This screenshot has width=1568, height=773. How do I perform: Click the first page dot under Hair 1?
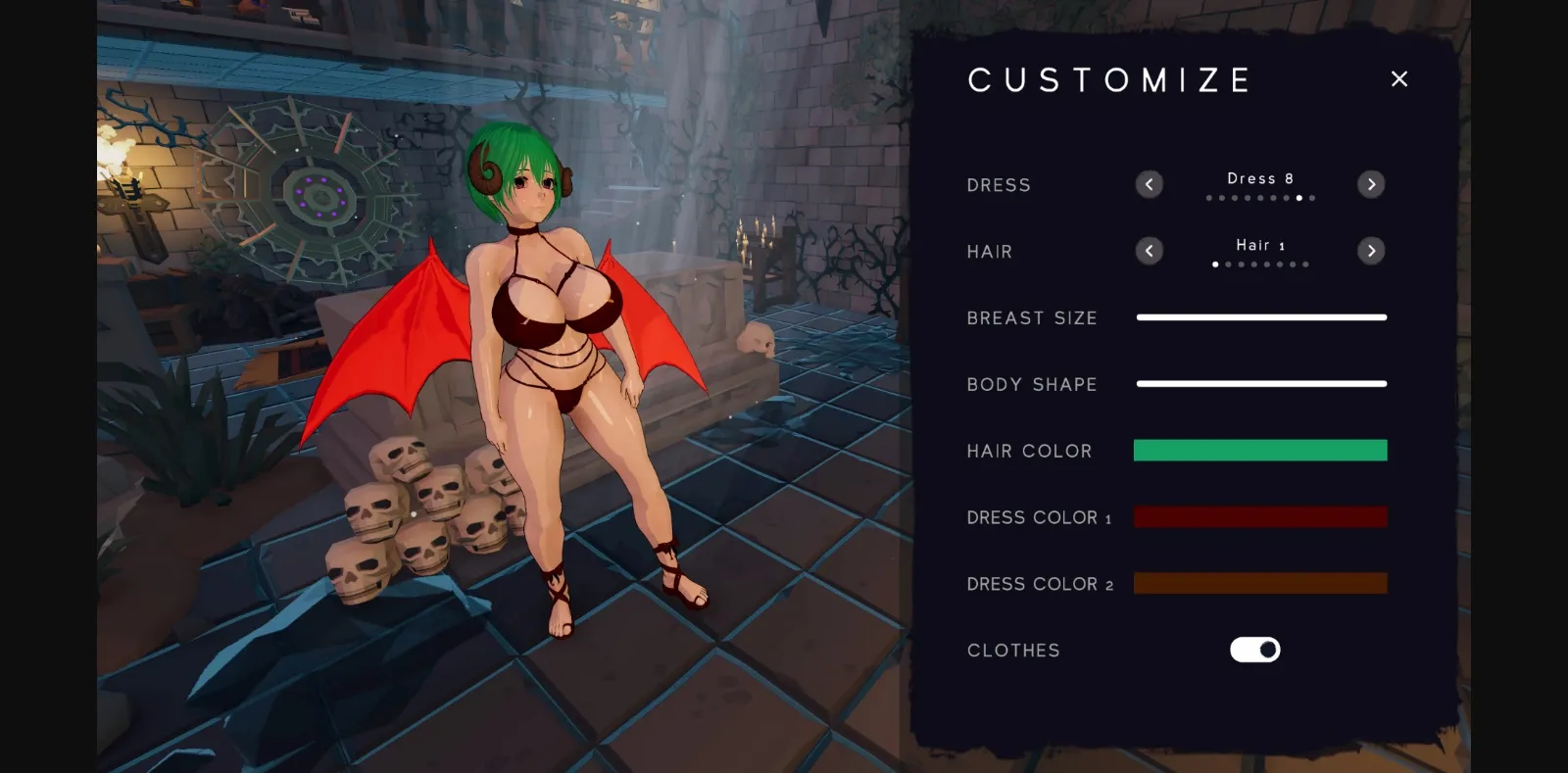coord(1215,264)
